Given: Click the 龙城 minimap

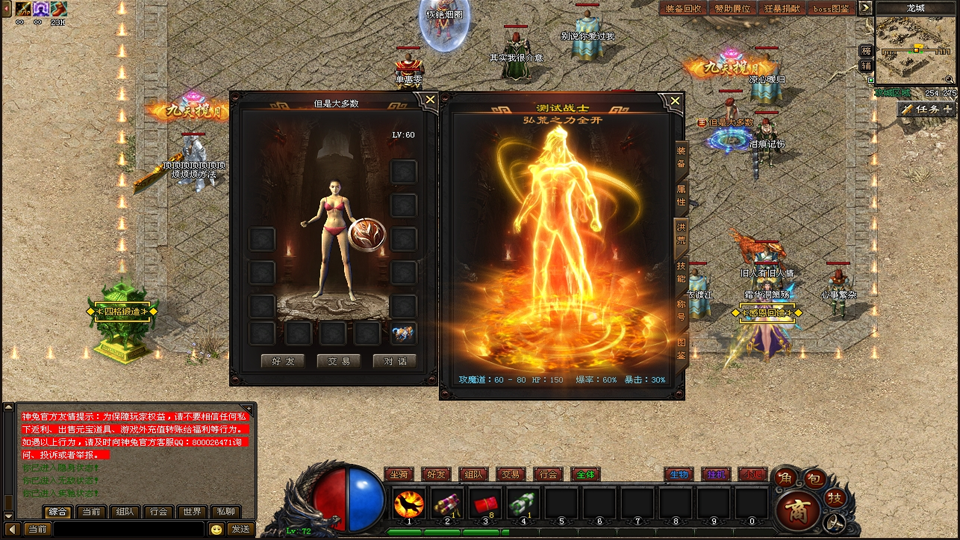Looking at the screenshot, I should 916,48.
